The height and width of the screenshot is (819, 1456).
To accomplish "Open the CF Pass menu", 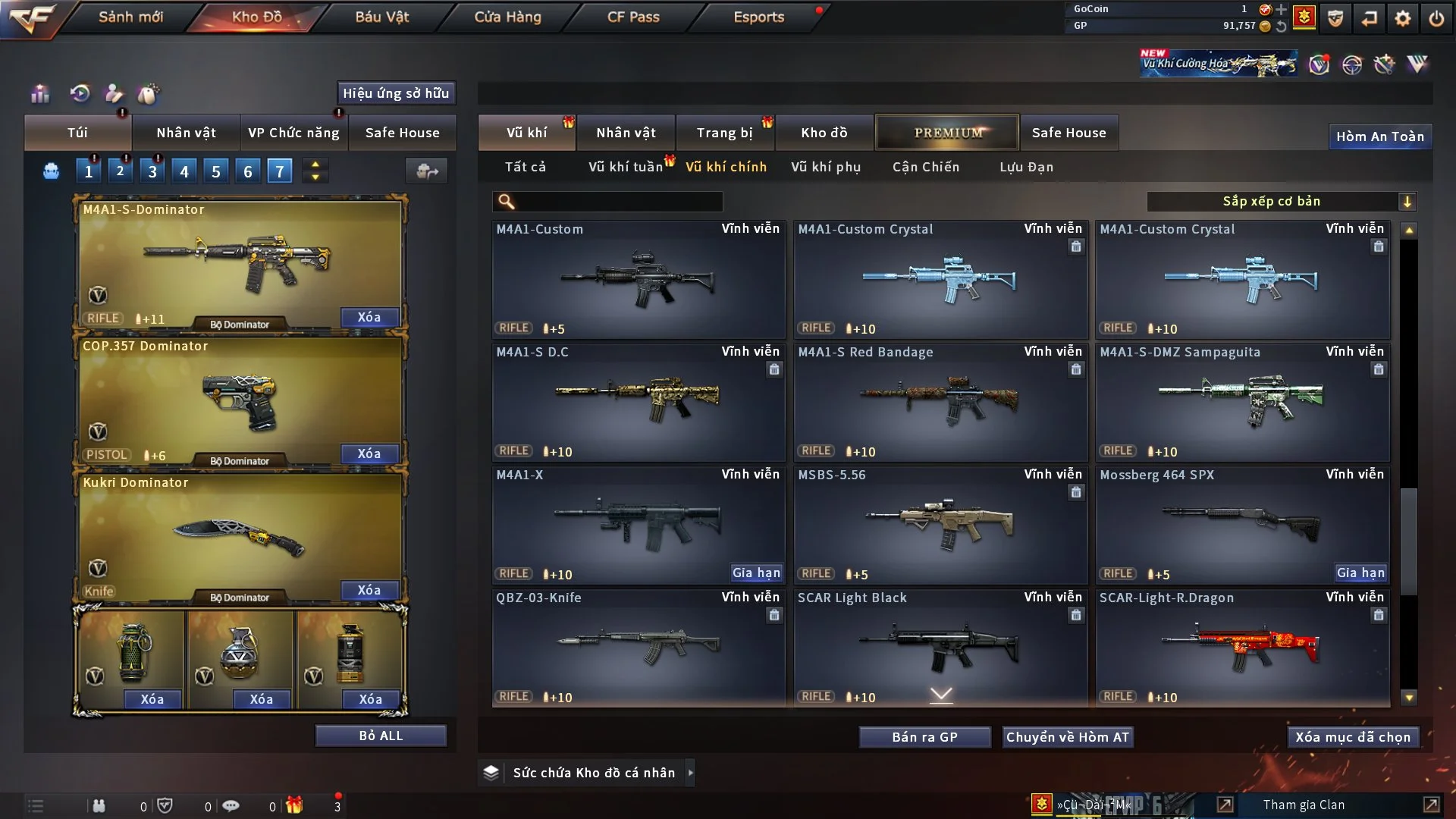I will [633, 17].
